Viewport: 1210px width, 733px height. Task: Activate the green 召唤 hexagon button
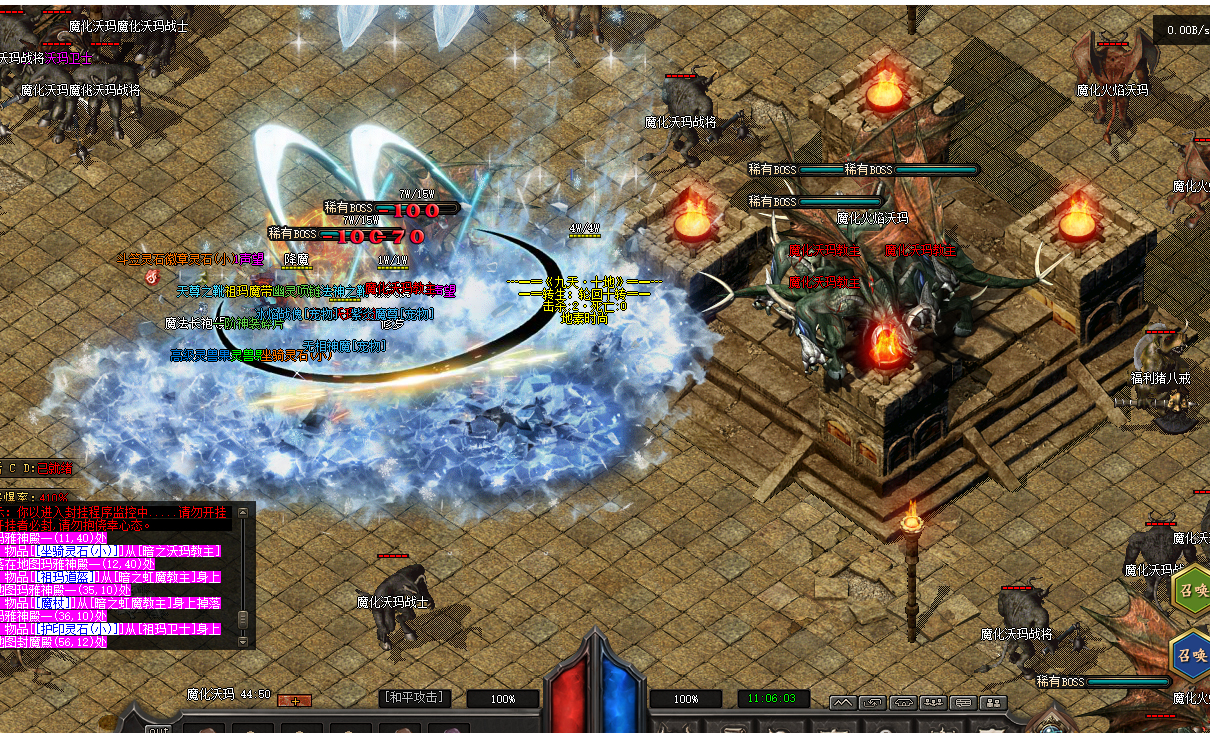1191,589
